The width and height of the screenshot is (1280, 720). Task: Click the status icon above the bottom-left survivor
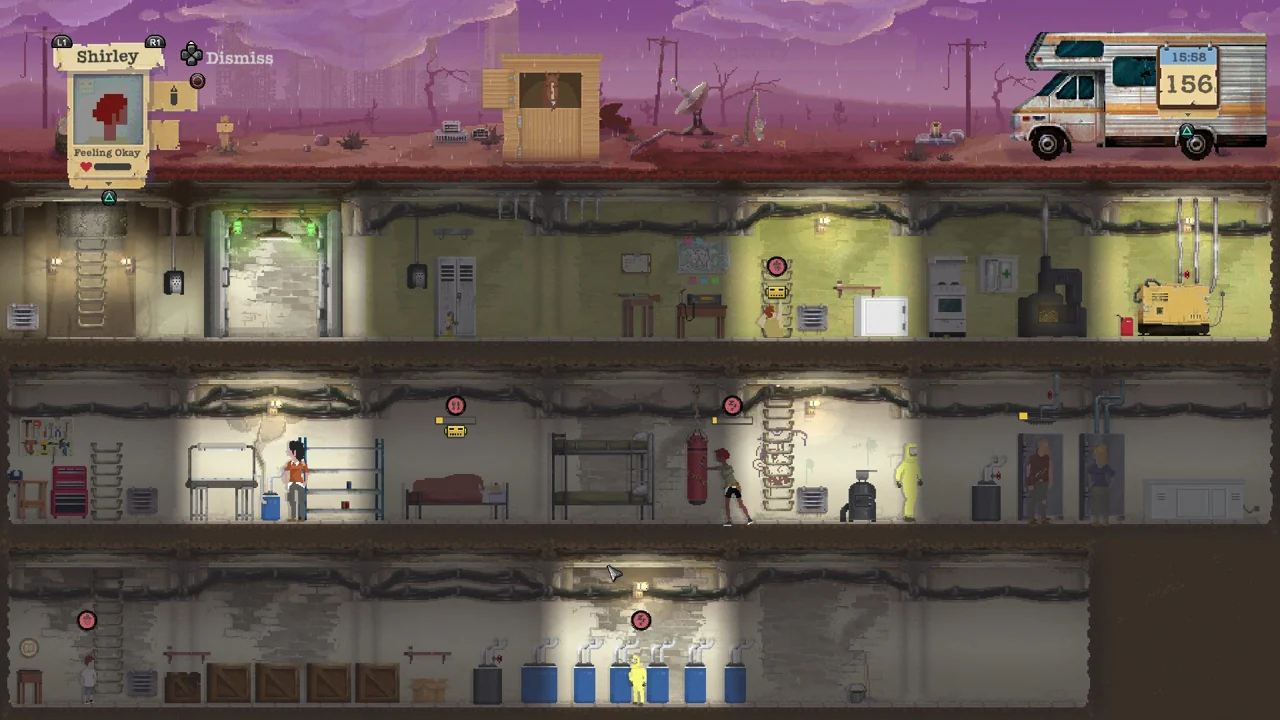(86, 620)
